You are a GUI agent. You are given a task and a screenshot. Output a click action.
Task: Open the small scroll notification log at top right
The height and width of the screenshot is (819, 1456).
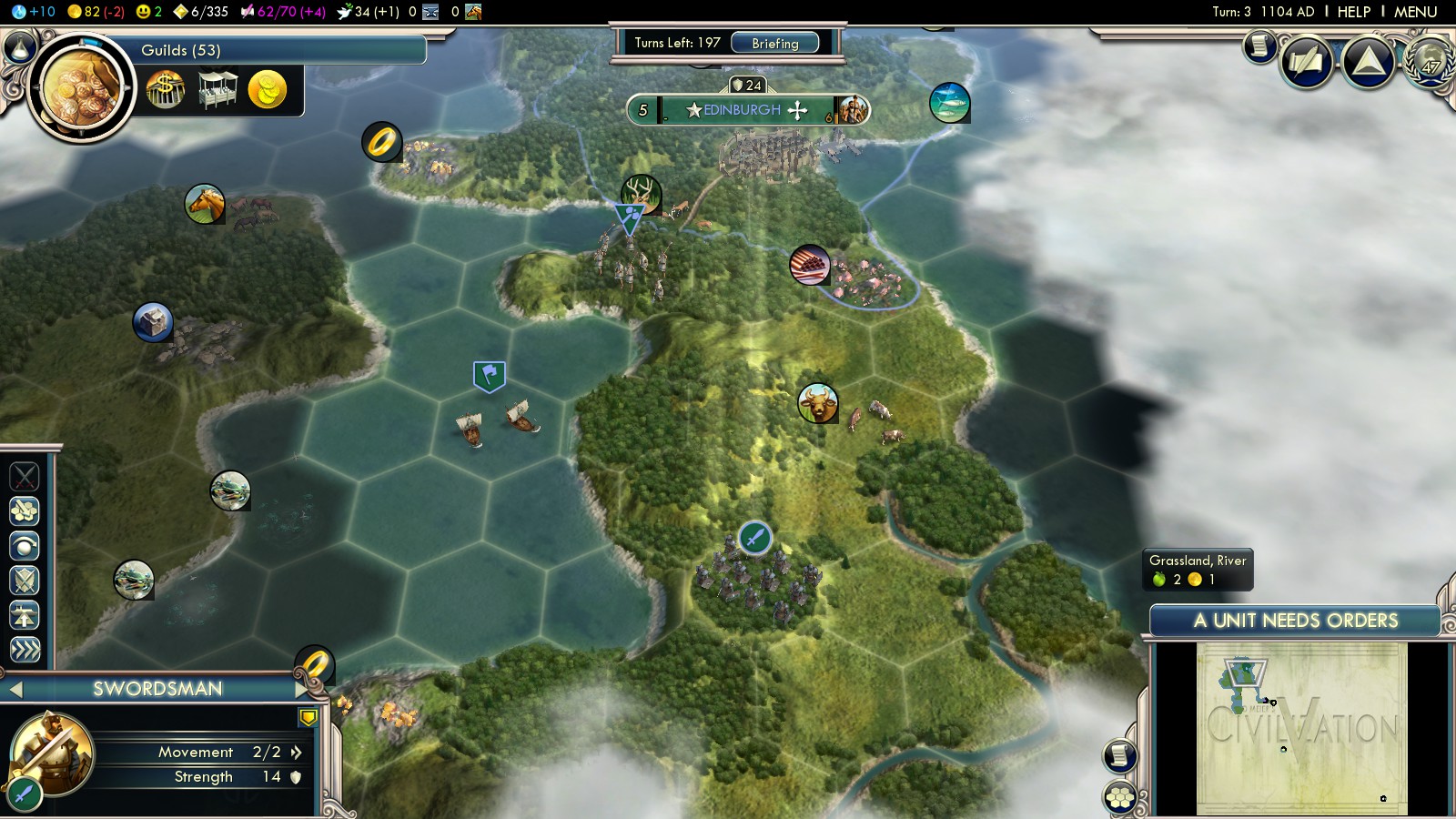tap(1260, 45)
